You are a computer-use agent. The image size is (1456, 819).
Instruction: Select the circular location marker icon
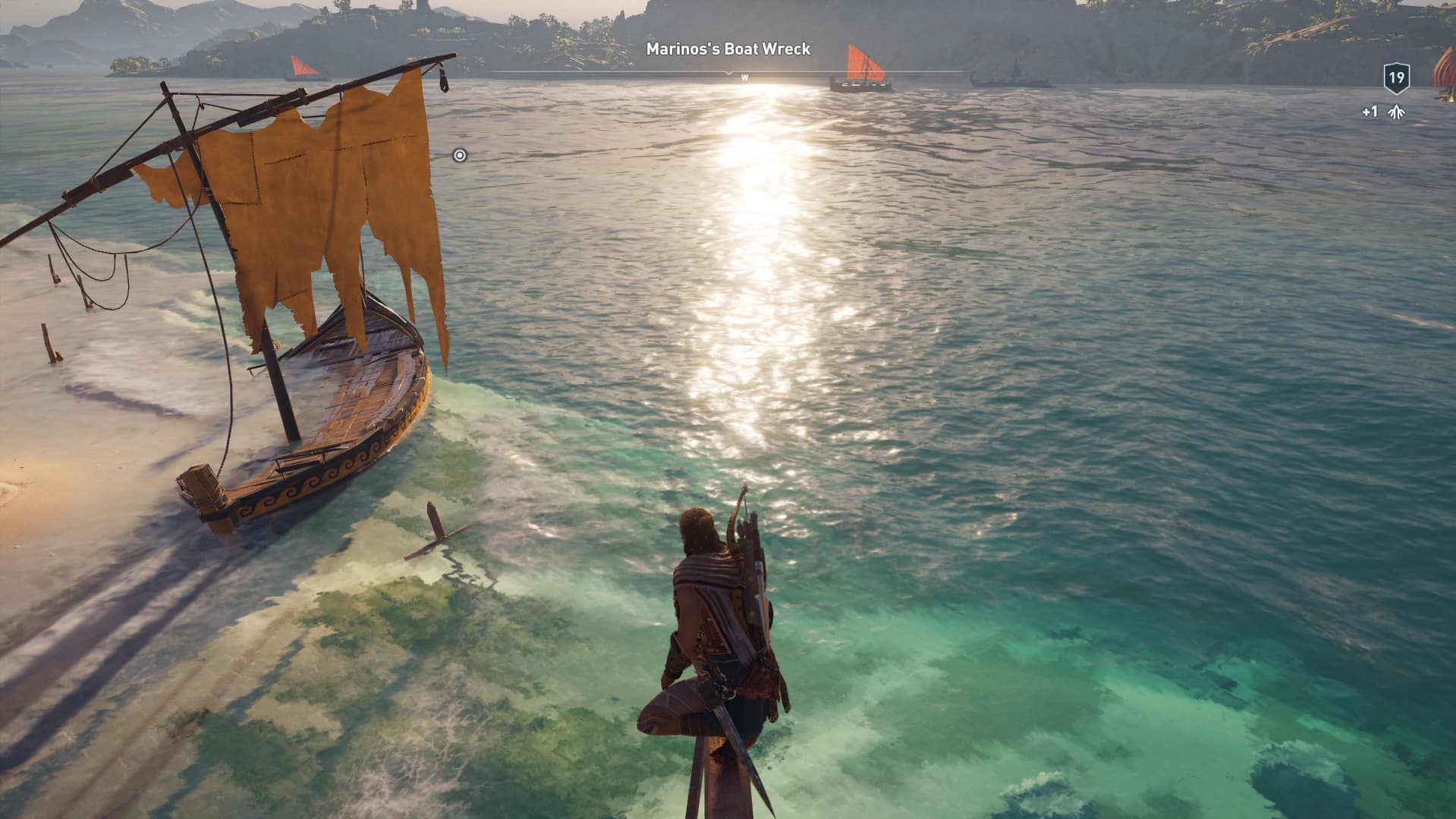[459, 156]
